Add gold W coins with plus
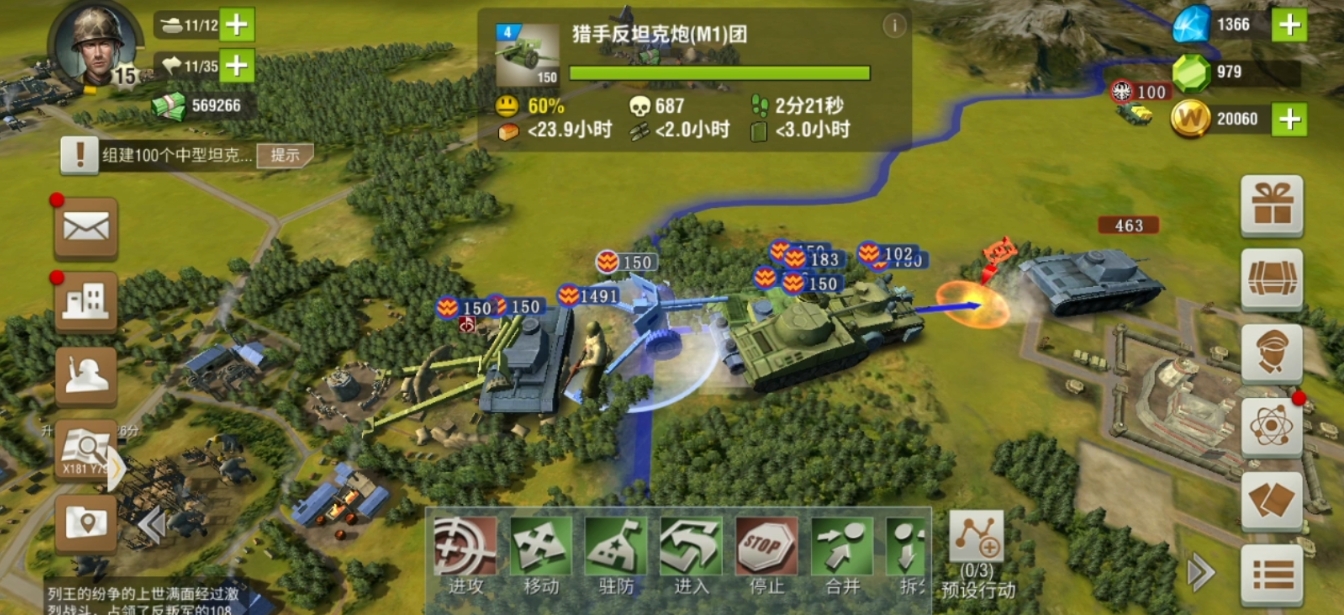Screen dimensions: 1344x615 point(1289,119)
